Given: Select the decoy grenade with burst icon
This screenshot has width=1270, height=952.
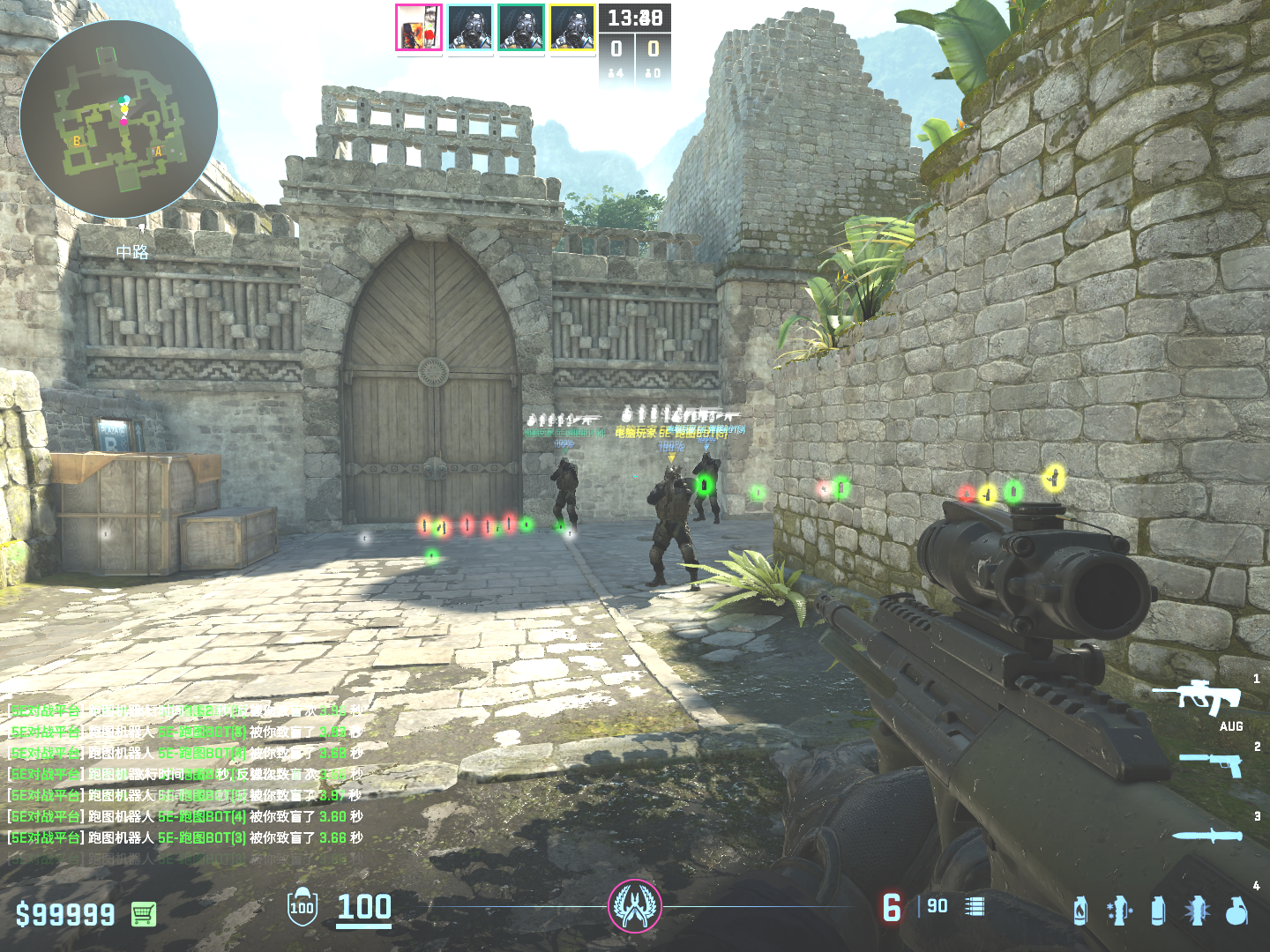Looking at the screenshot, I should click(x=1197, y=911).
